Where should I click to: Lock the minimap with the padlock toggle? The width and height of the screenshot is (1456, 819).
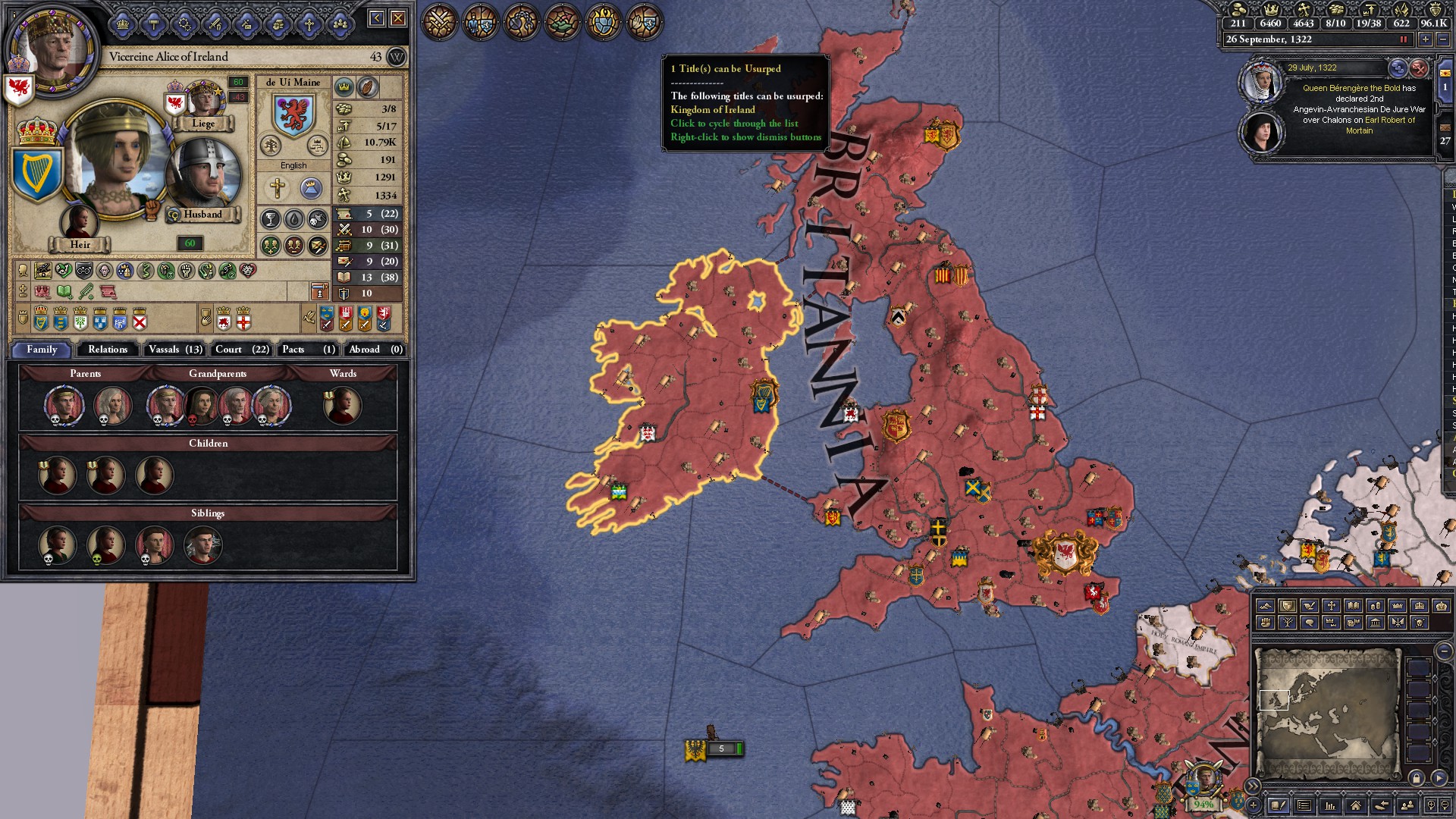1417,778
